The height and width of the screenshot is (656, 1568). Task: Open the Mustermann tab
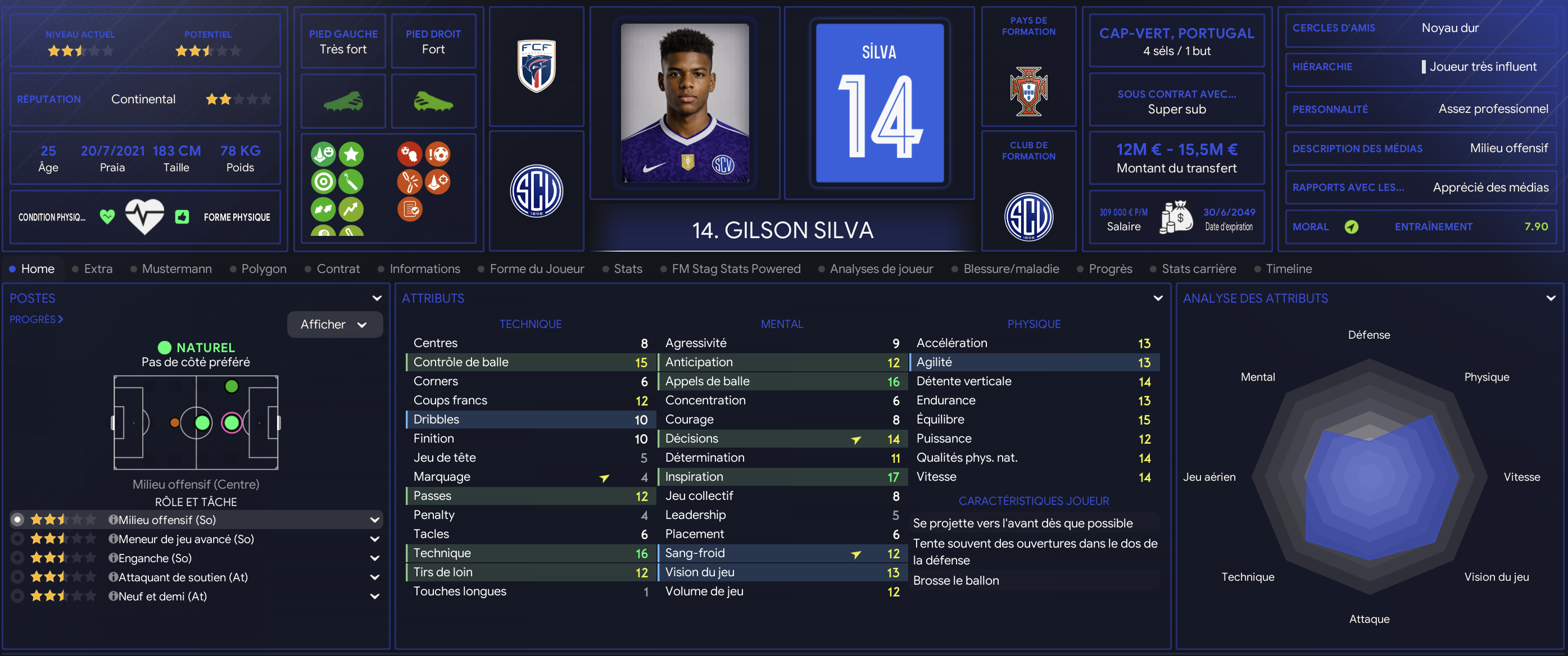click(176, 269)
